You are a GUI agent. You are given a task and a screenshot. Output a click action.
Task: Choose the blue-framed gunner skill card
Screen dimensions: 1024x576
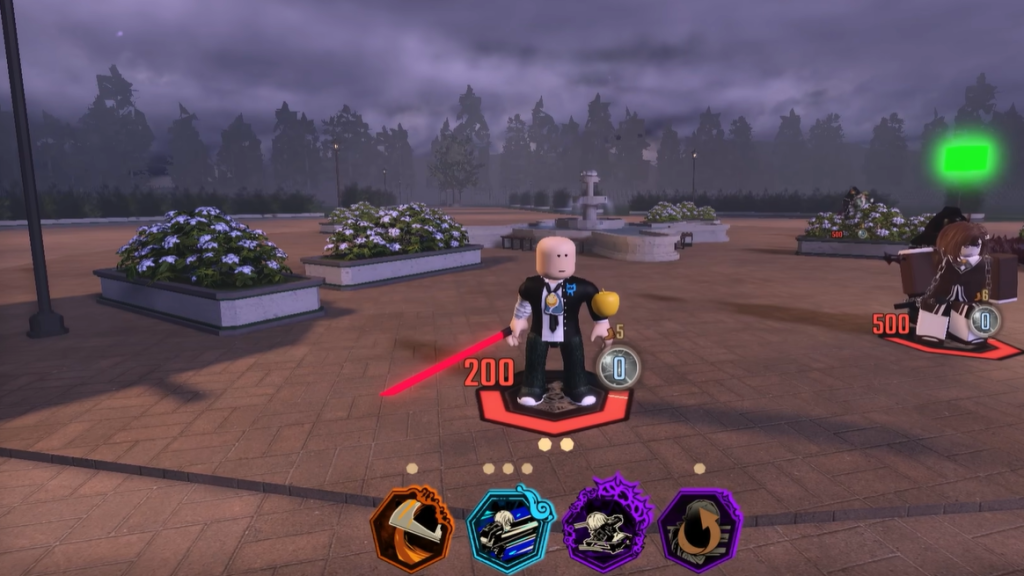[x=509, y=527]
